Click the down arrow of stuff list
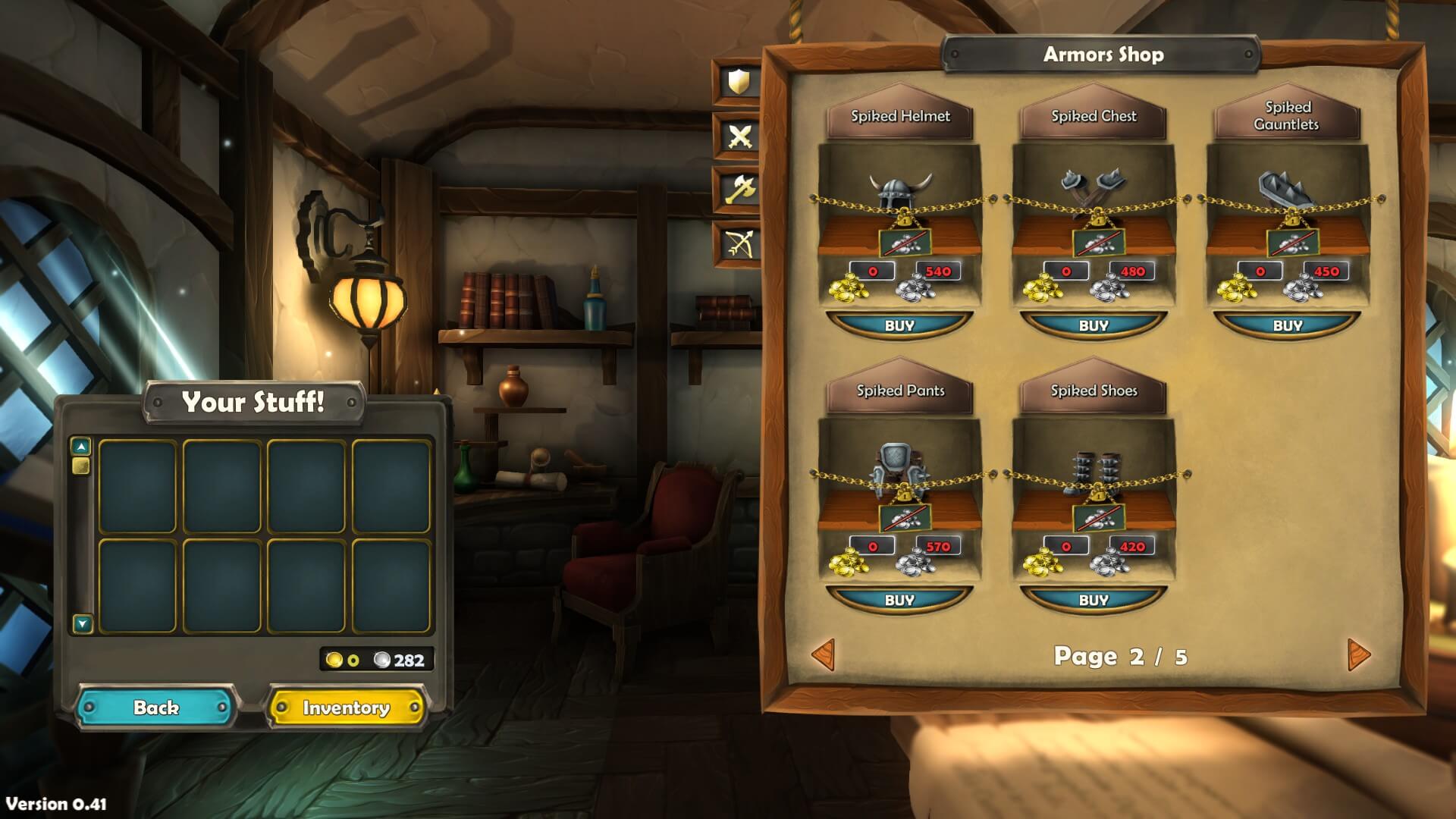The width and height of the screenshot is (1456, 819). (82, 624)
